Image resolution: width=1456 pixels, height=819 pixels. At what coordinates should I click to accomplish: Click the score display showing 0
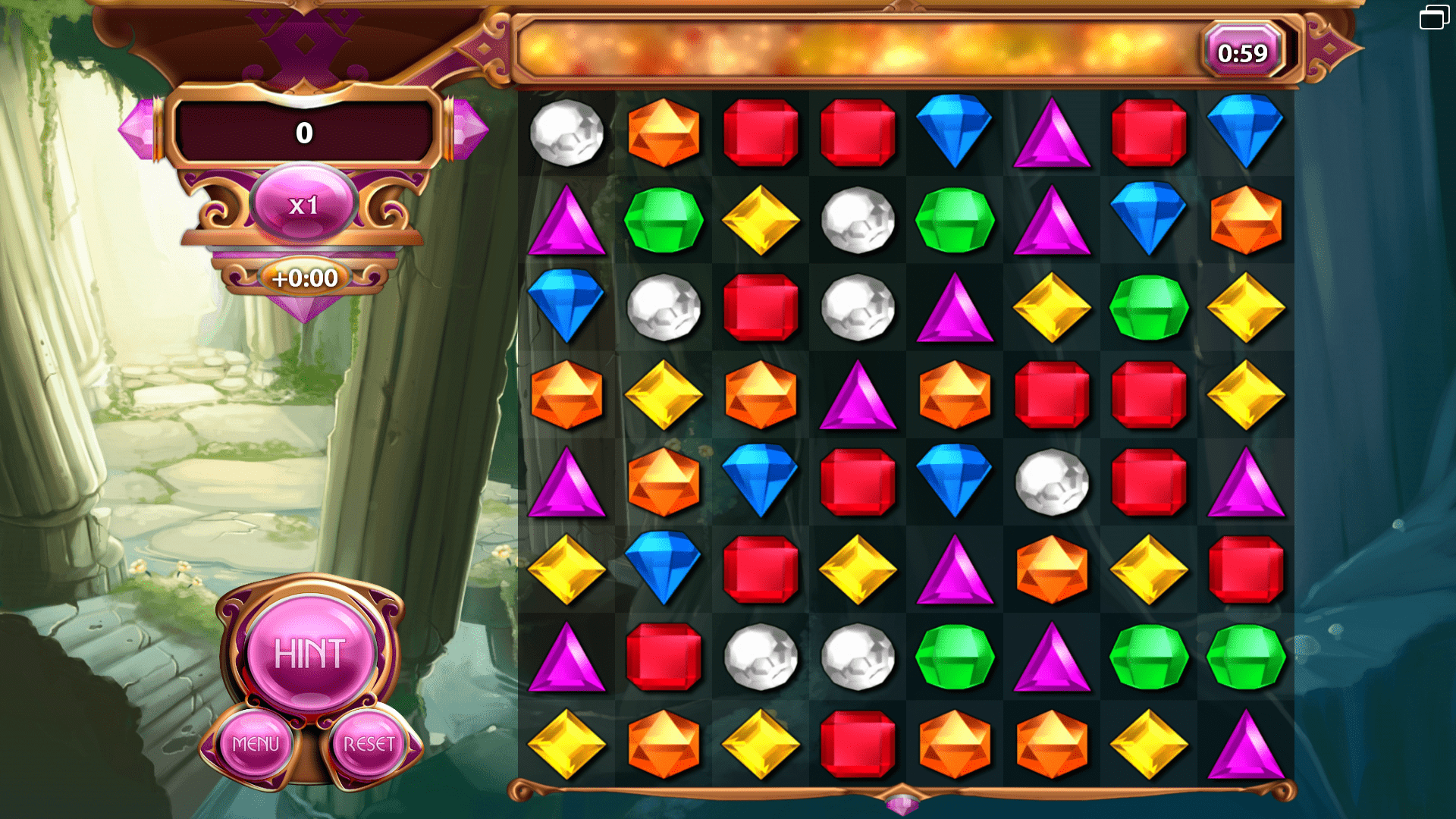pos(303,134)
